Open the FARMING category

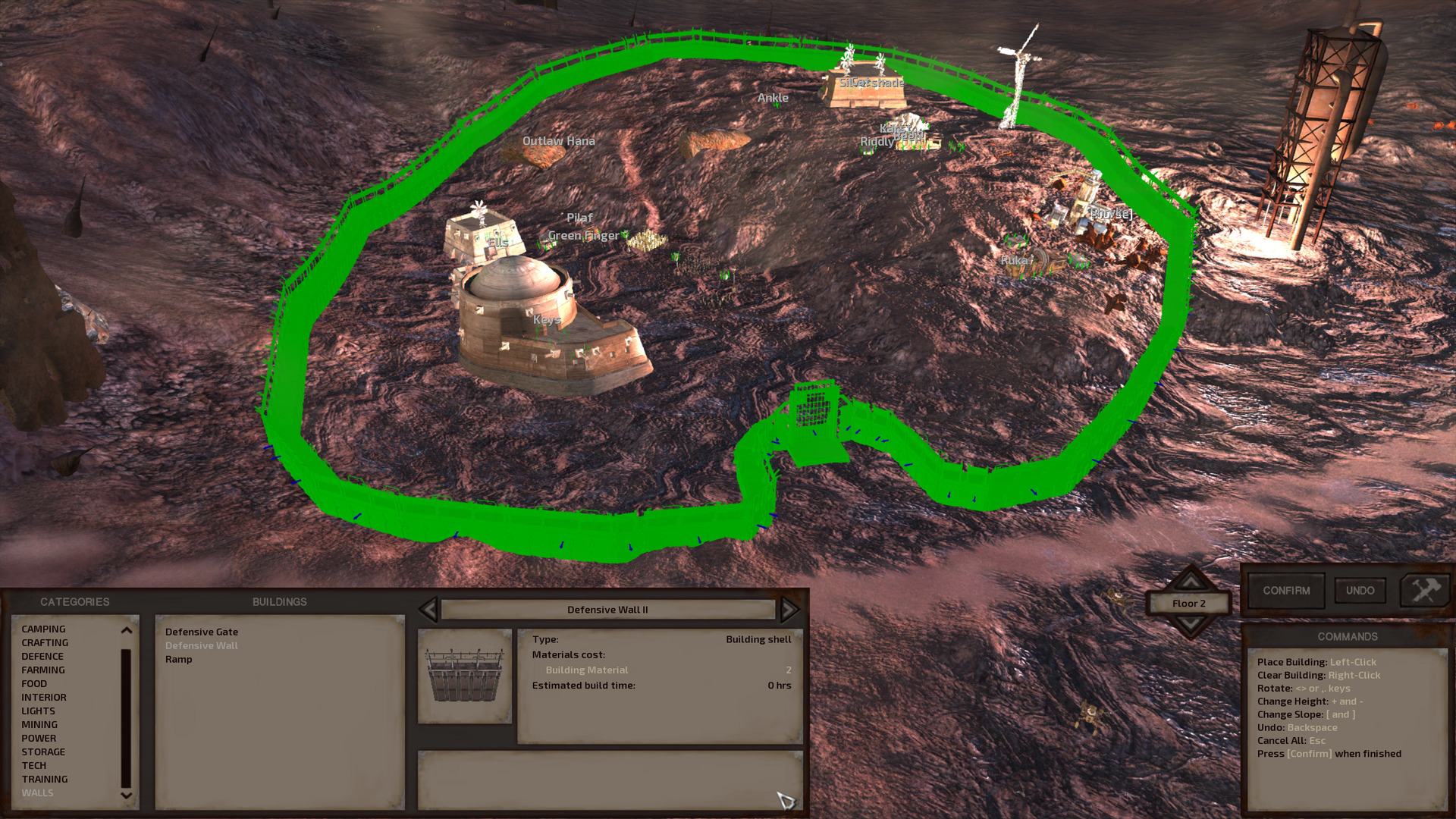pyautogui.click(x=44, y=670)
